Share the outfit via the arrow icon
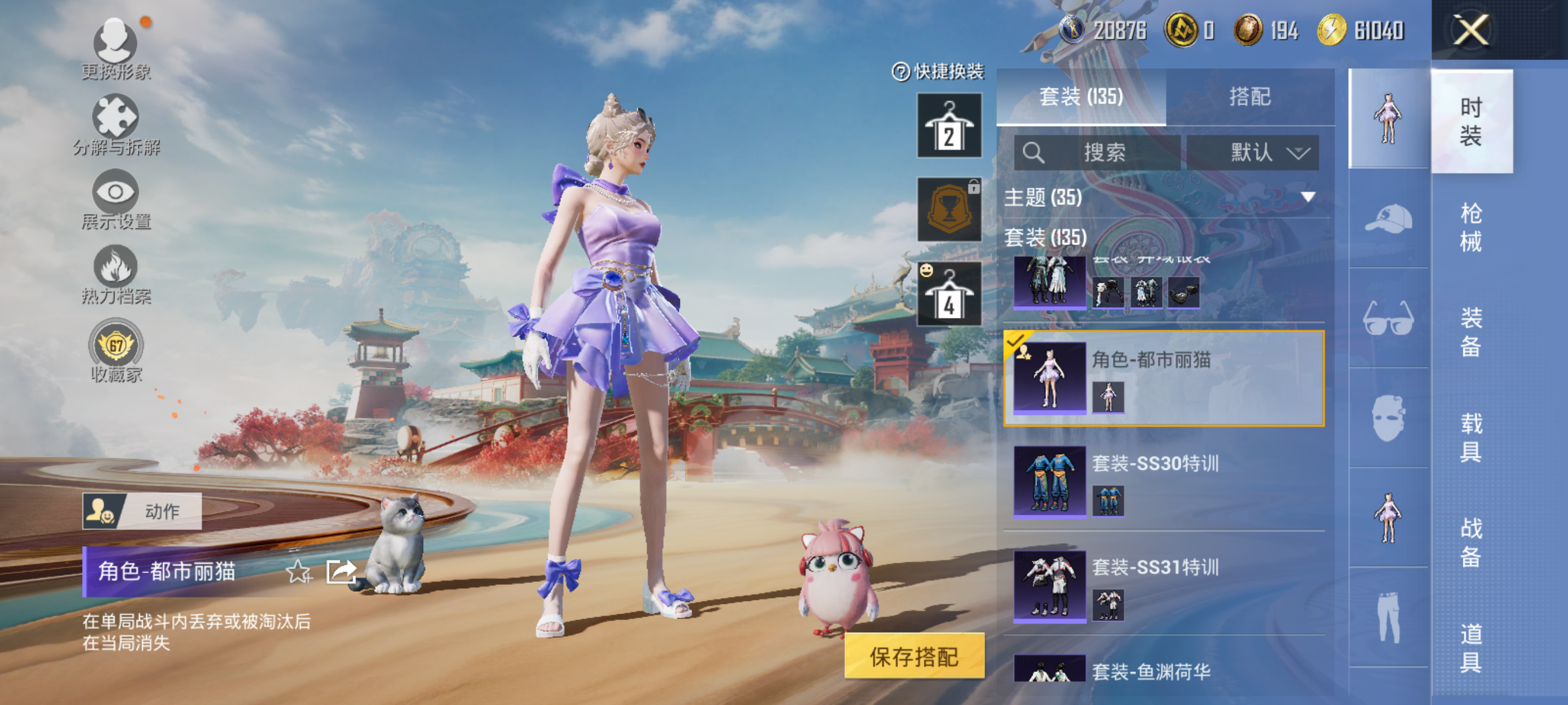Screen dimensions: 1568x705 [x=341, y=572]
